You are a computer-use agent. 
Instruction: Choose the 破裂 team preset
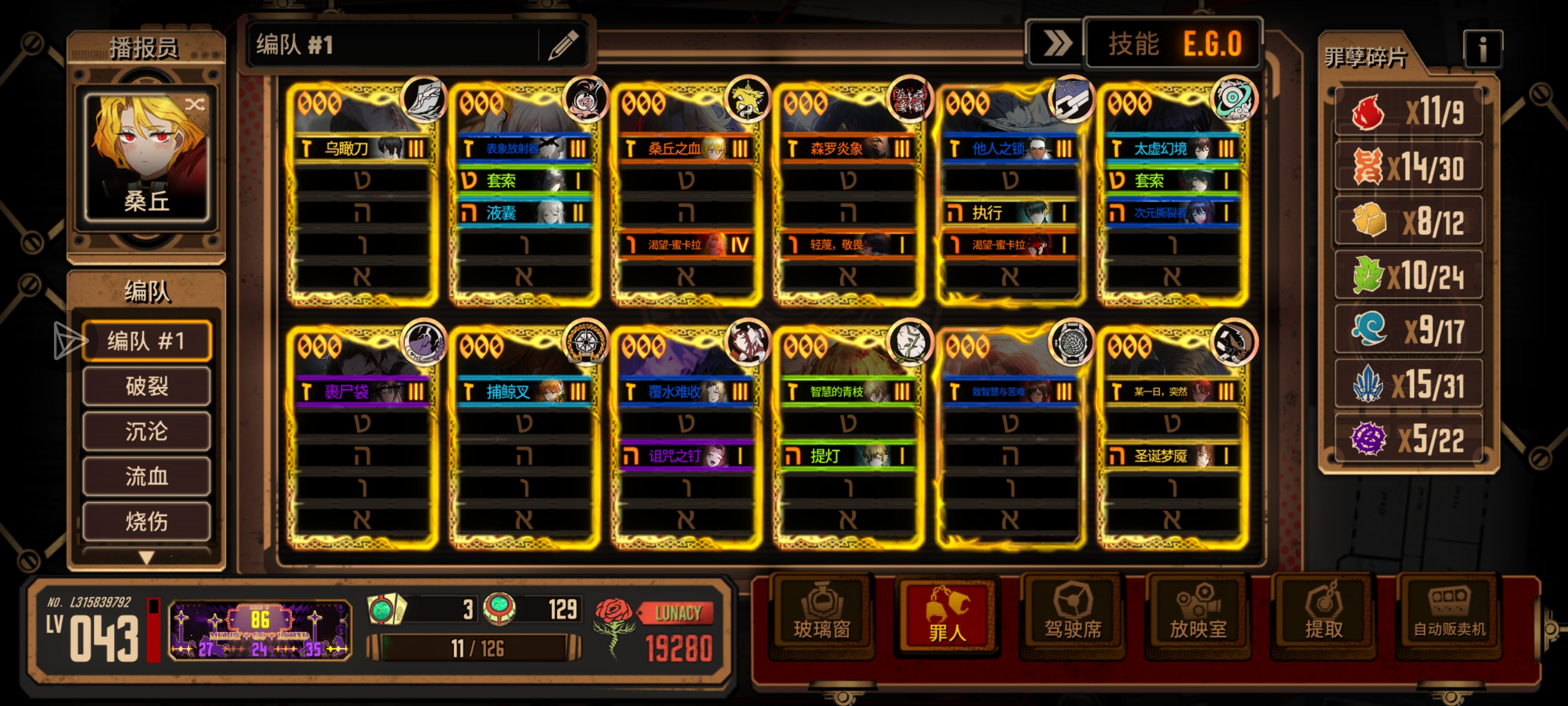[147, 386]
